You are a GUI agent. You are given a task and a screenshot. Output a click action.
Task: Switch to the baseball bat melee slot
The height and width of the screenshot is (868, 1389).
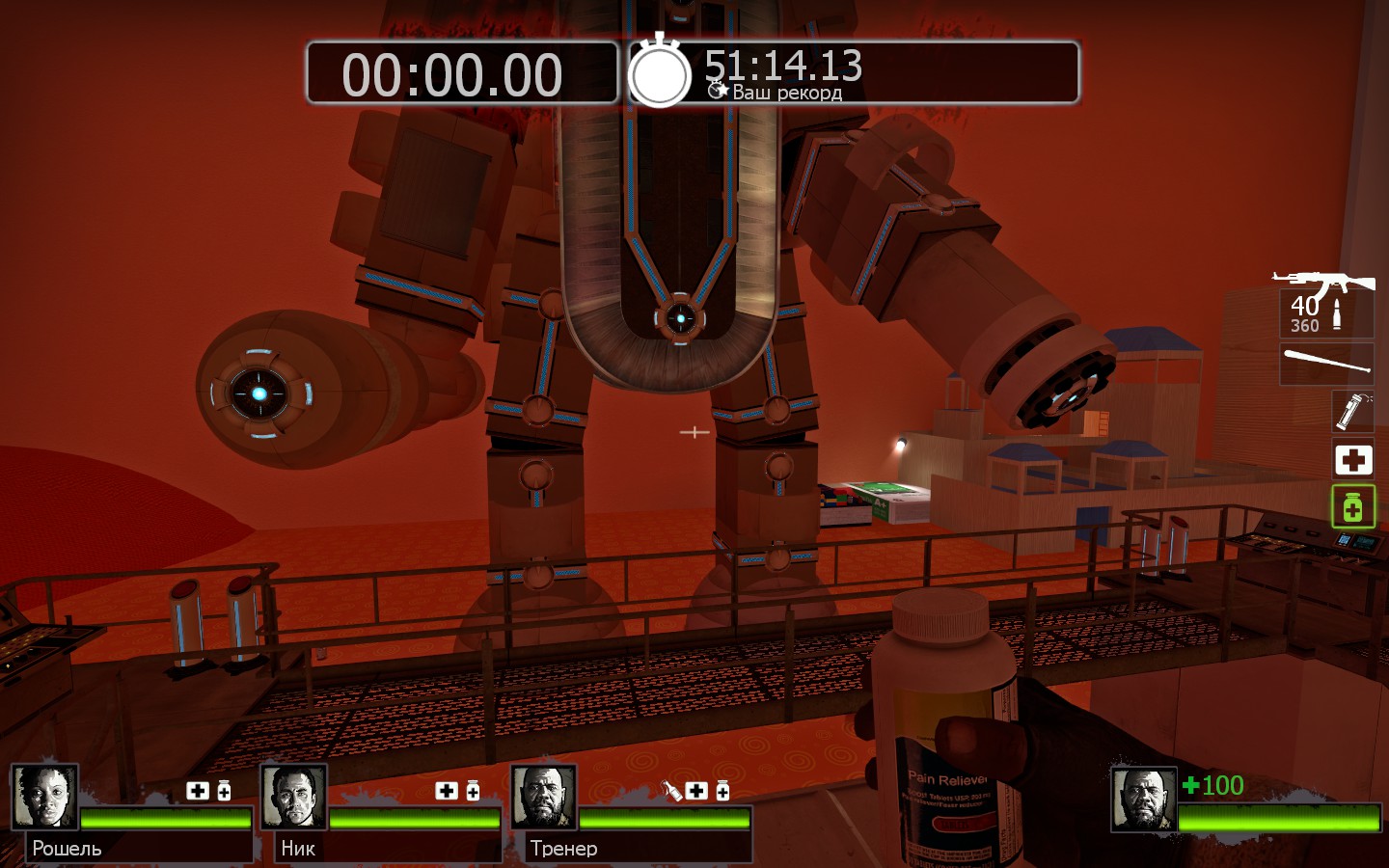(x=1327, y=364)
